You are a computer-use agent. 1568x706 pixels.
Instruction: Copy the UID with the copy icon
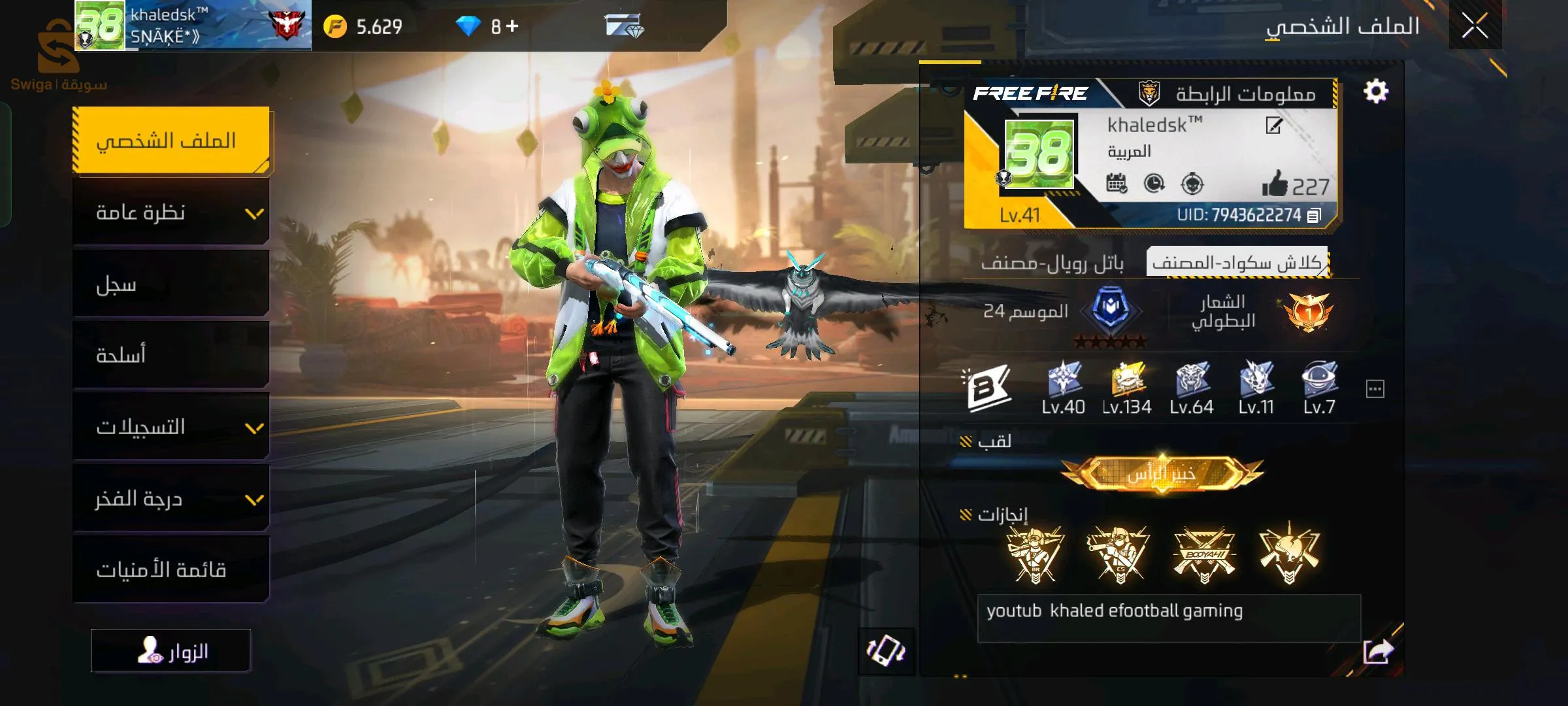click(x=1314, y=216)
